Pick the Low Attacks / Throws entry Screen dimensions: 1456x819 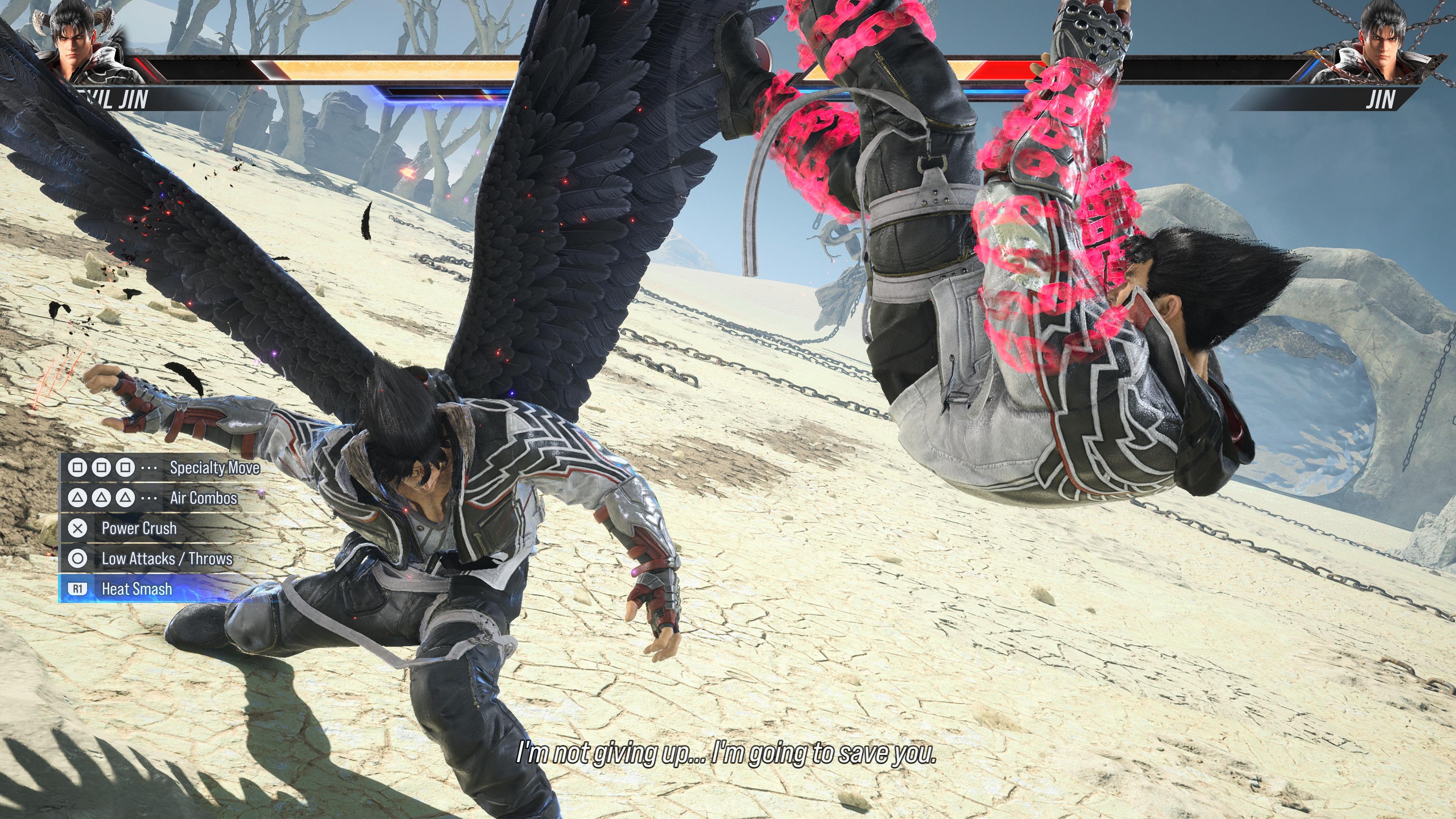167,559
